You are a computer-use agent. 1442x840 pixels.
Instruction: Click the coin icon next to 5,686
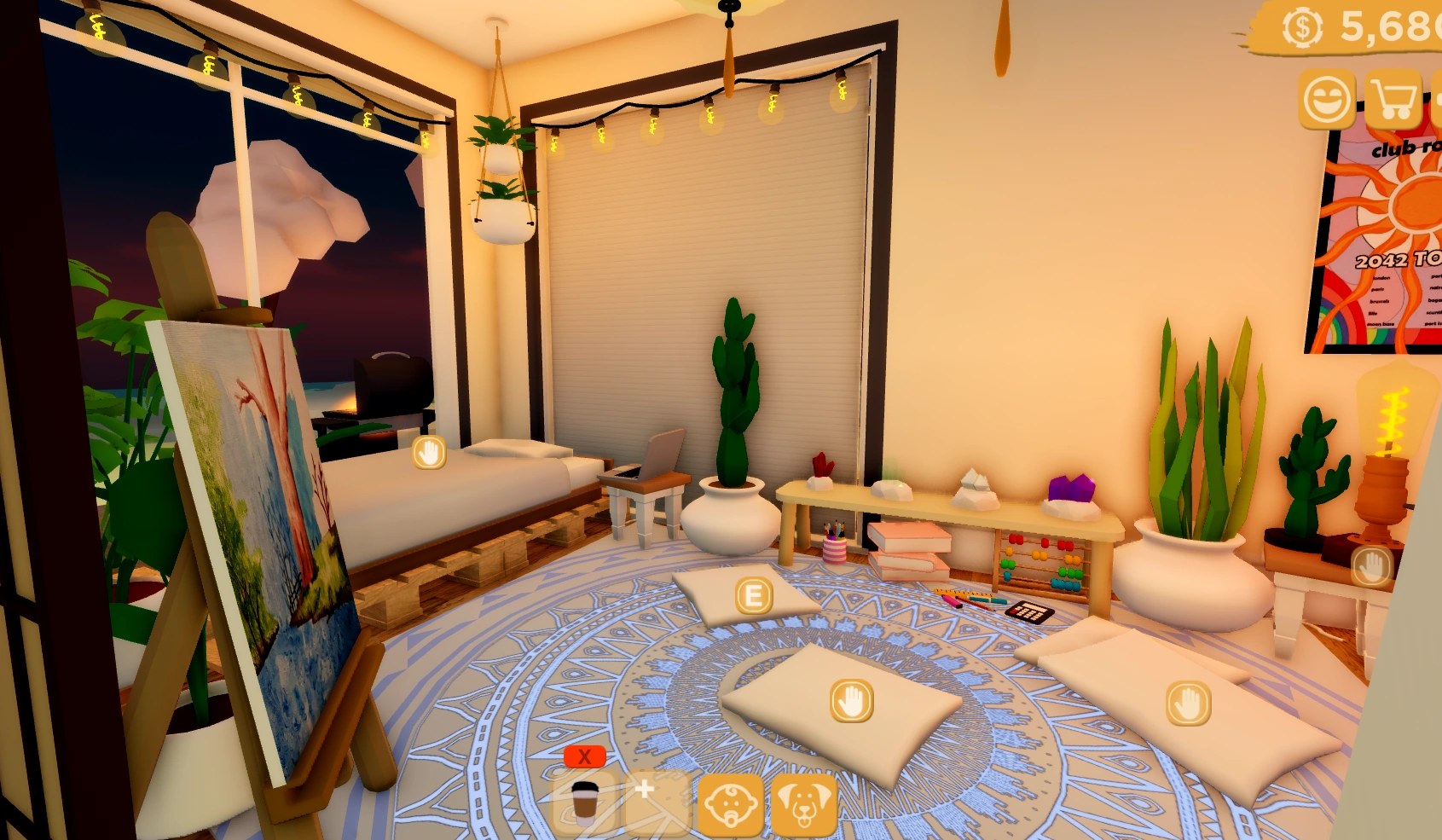[1300, 27]
